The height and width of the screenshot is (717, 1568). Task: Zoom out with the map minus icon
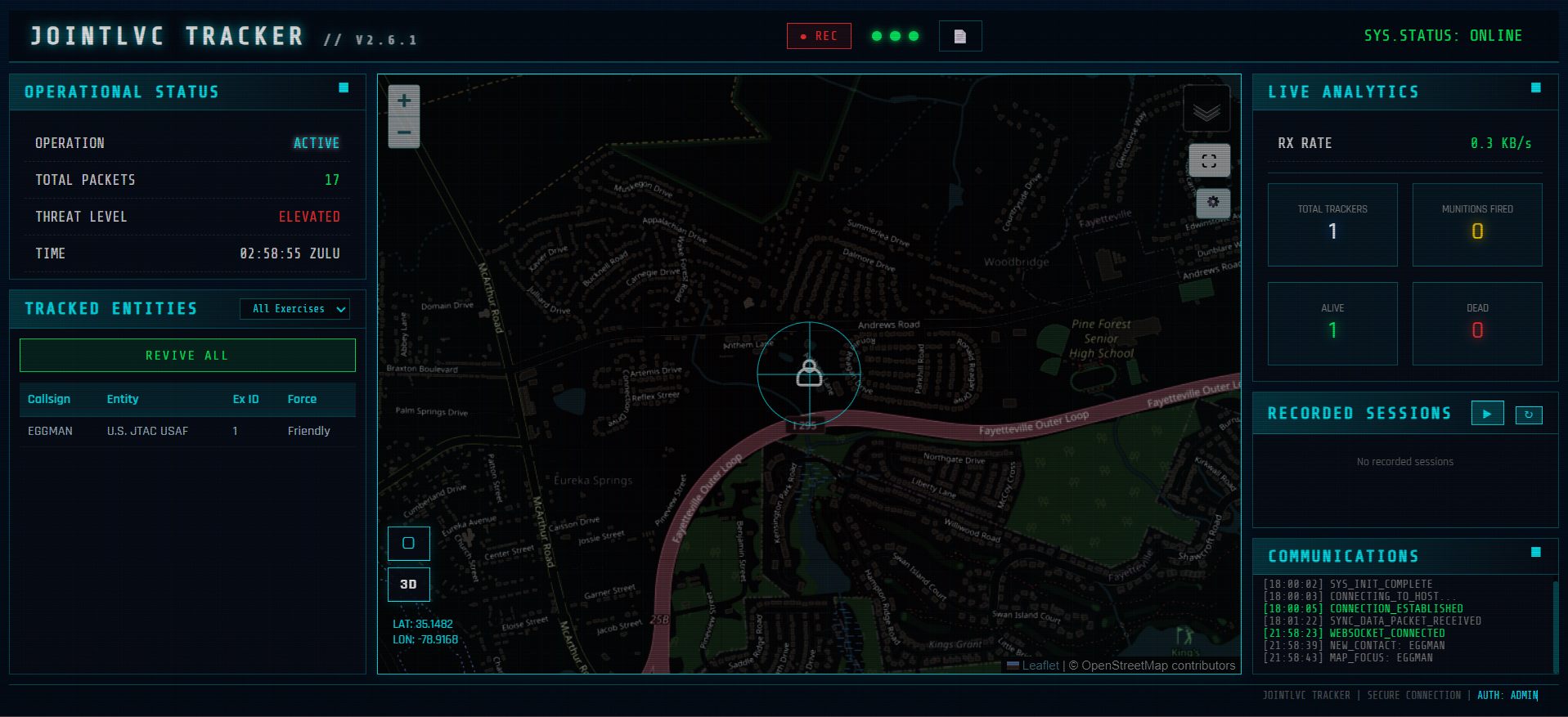point(403,131)
